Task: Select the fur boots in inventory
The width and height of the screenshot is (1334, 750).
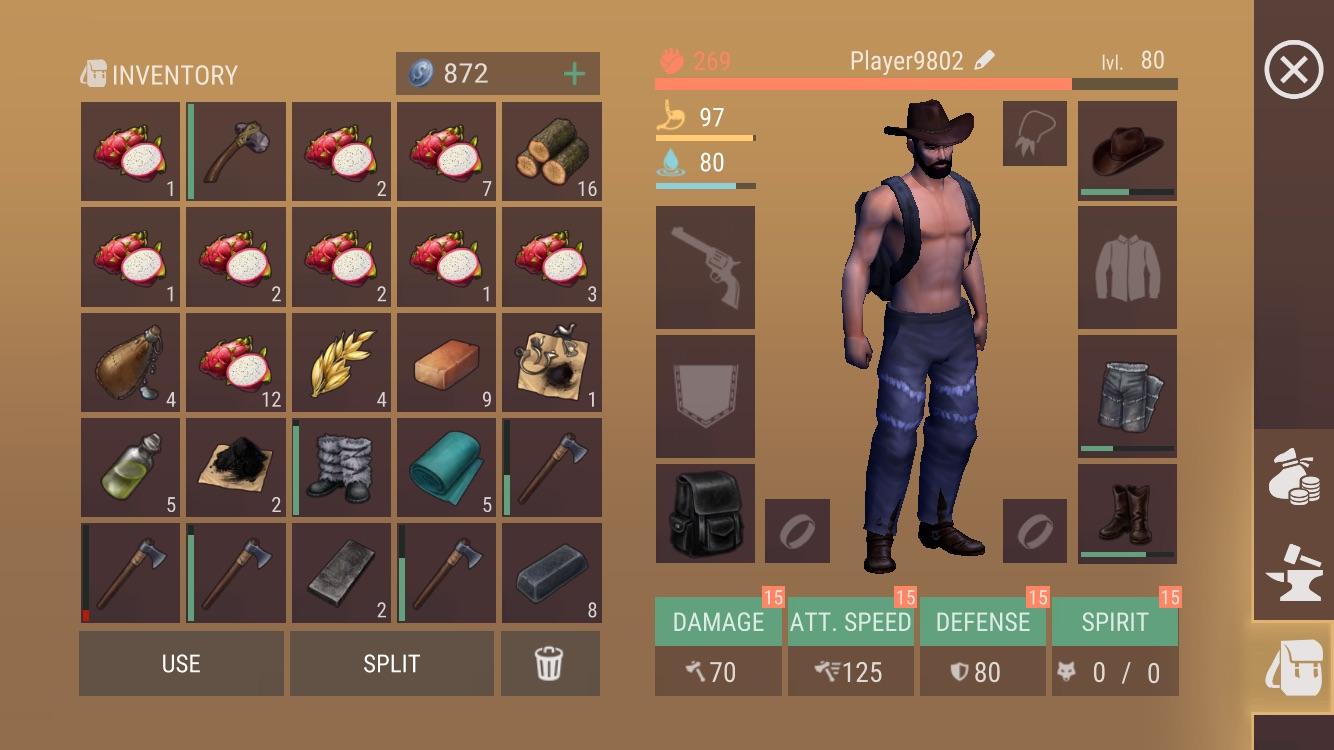Action: click(341, 467)
